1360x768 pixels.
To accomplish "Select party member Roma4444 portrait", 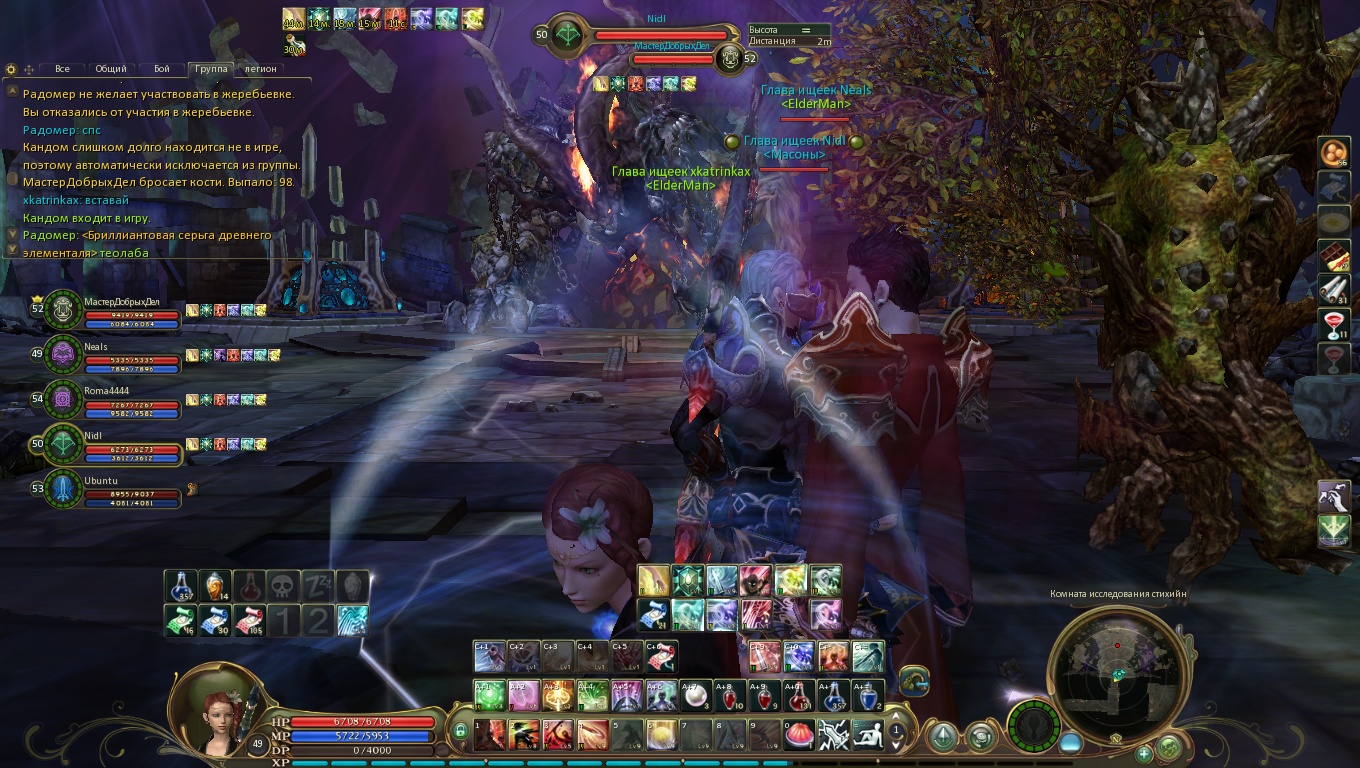I will [x=64, y=399].
